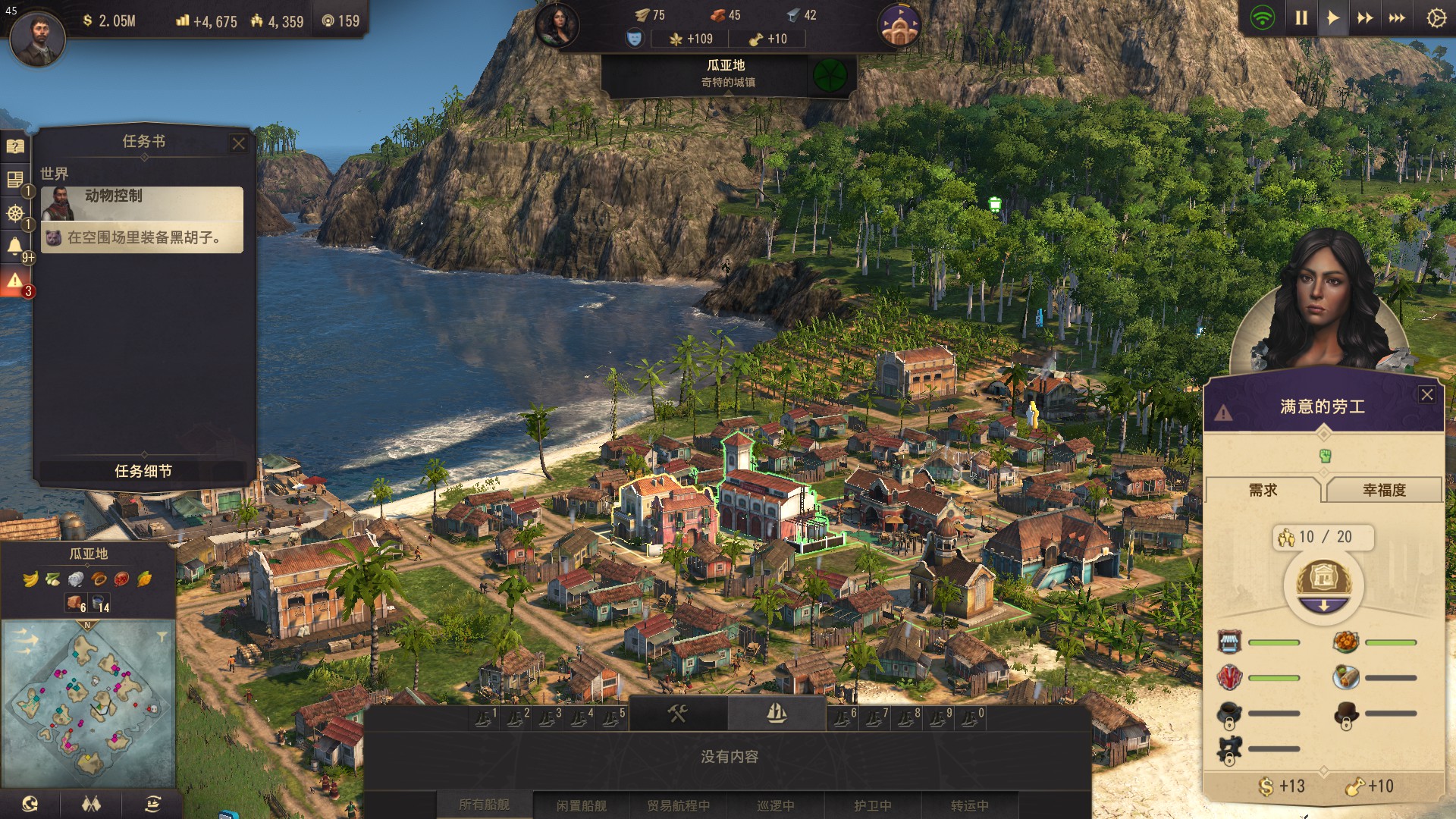Open the ships tab in bottom bar
Viewport: 1456px width, 819px height.
click(x=777, y=713)
